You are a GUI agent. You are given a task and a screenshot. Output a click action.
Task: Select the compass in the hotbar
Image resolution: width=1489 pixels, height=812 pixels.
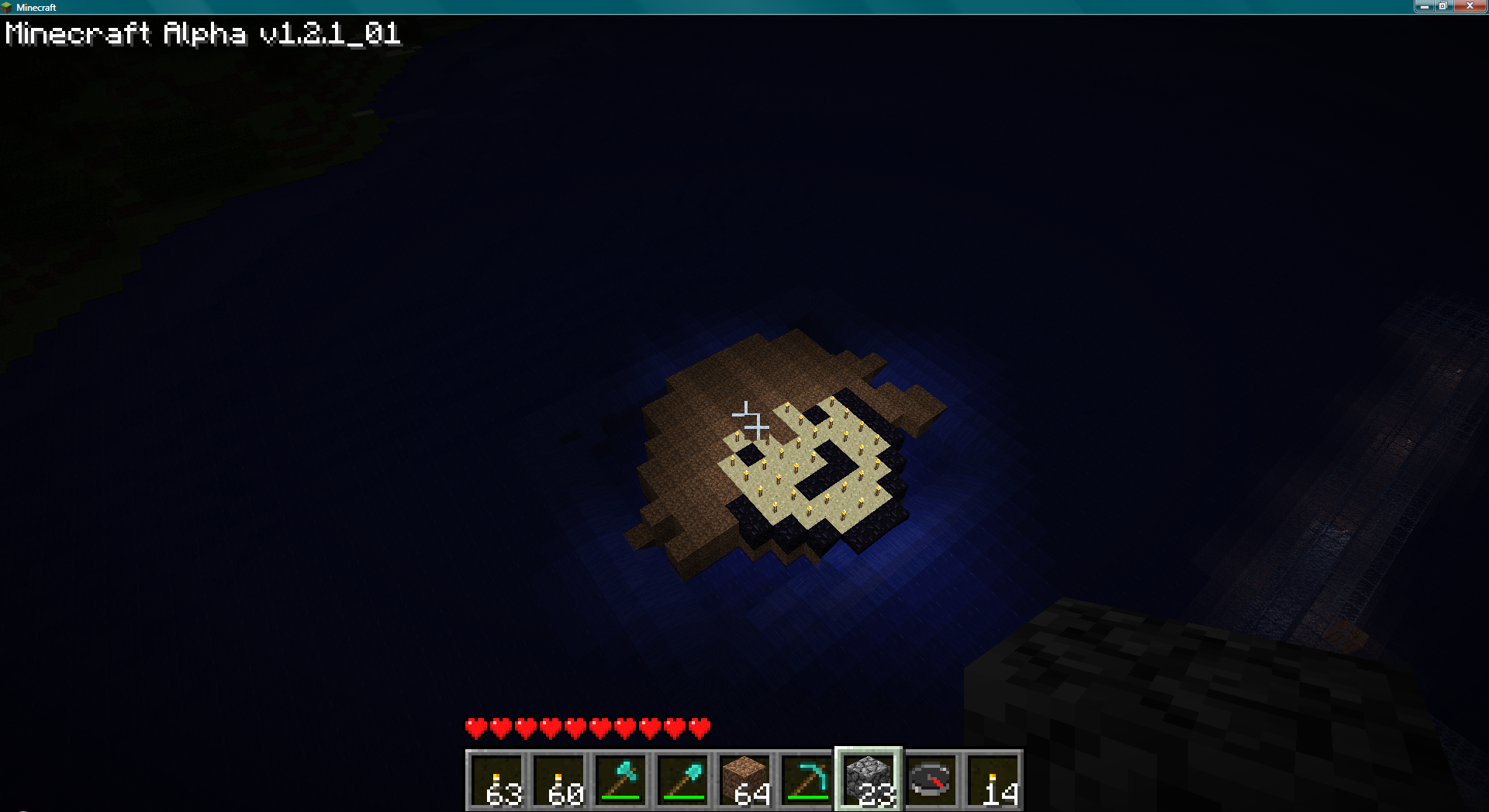pyautogui.click(x=931, y=779)
